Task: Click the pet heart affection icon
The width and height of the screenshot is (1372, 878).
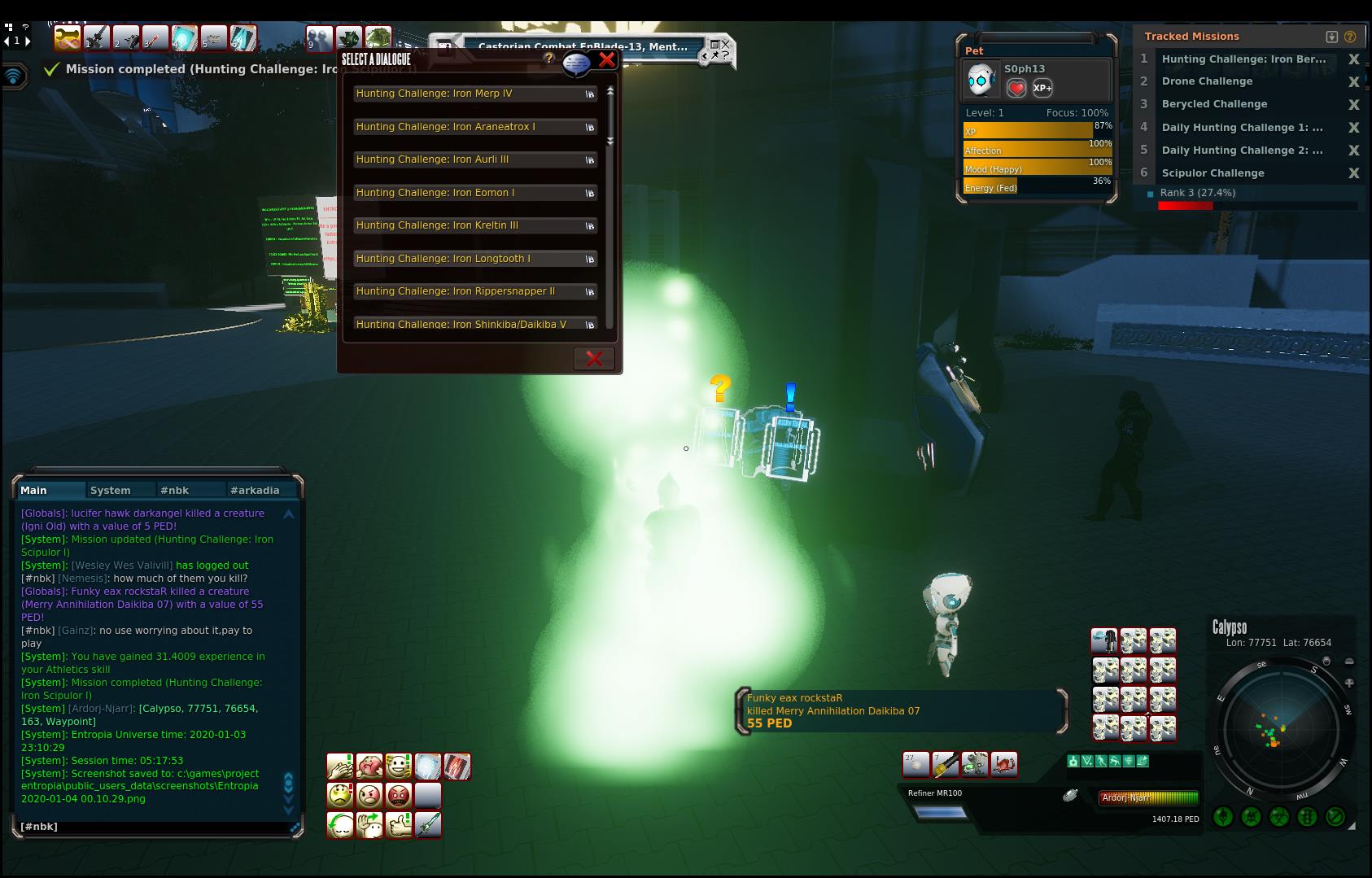Action: pyautogui.click(x=1016, y=88)
